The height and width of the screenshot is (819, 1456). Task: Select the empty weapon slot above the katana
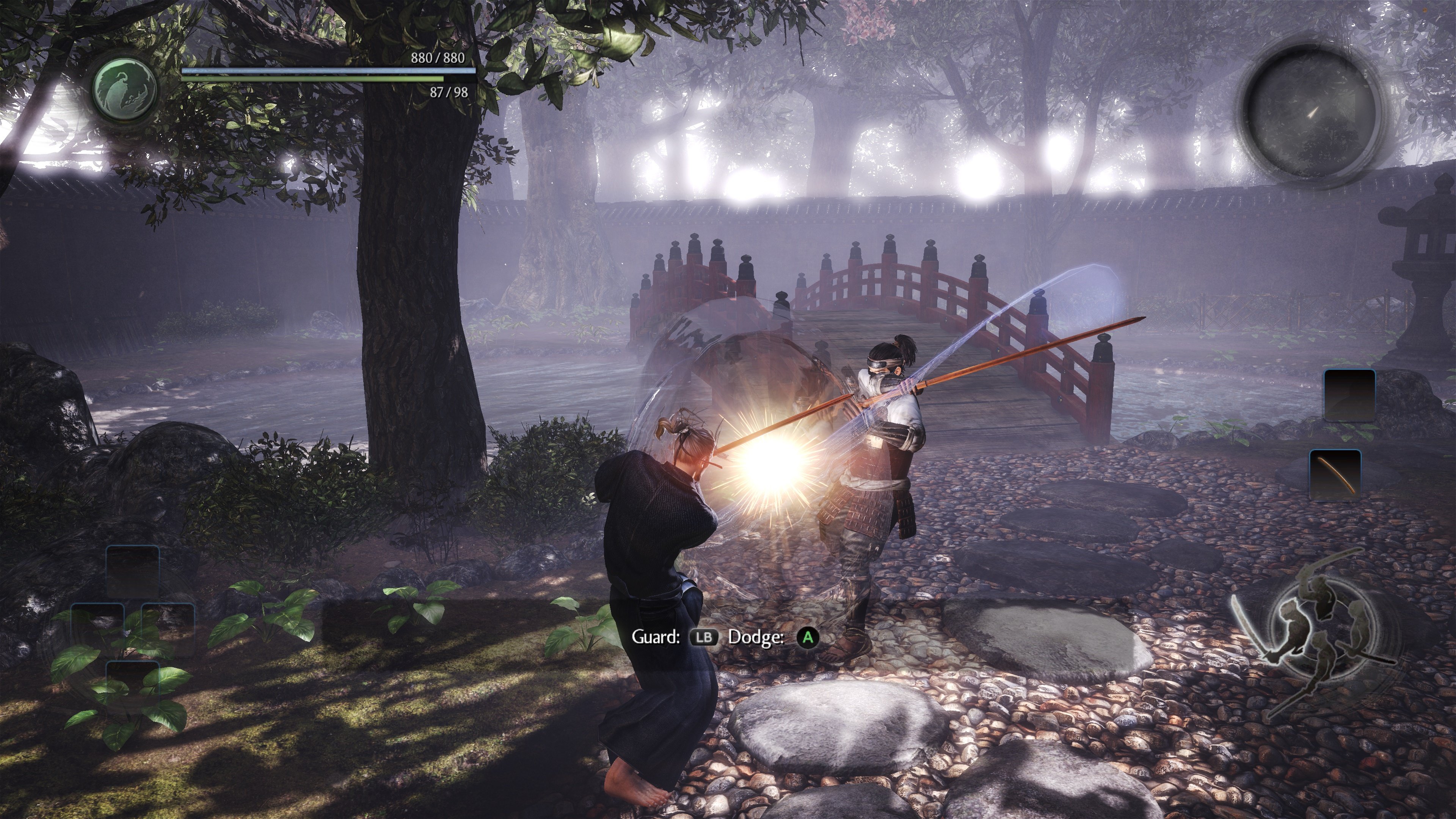(1349, 394)
